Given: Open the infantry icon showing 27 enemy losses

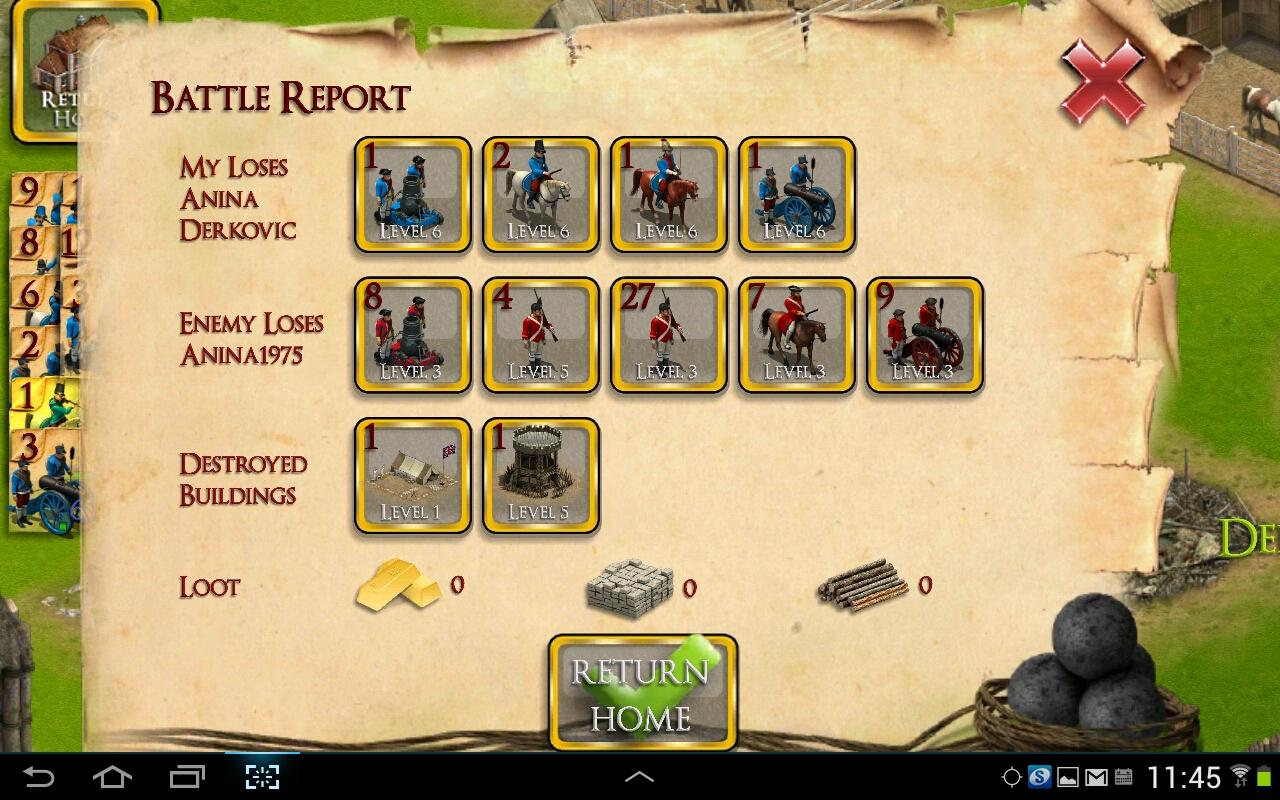Looking at the screenshot, I should point(668,335).
